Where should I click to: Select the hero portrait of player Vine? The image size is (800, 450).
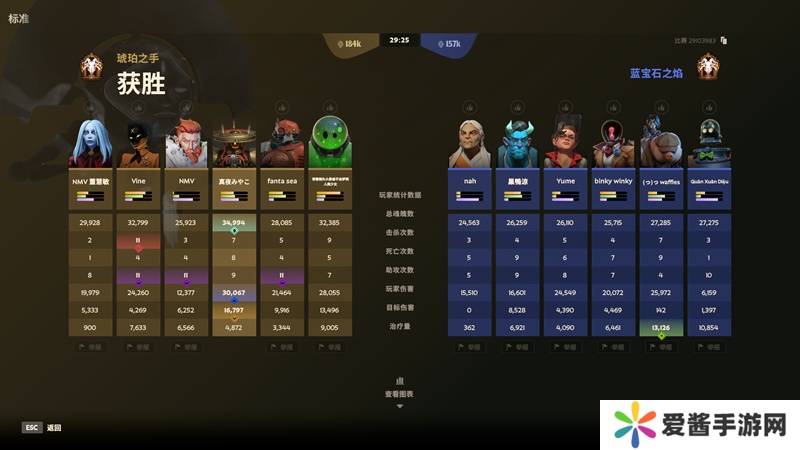pos(139,143)
